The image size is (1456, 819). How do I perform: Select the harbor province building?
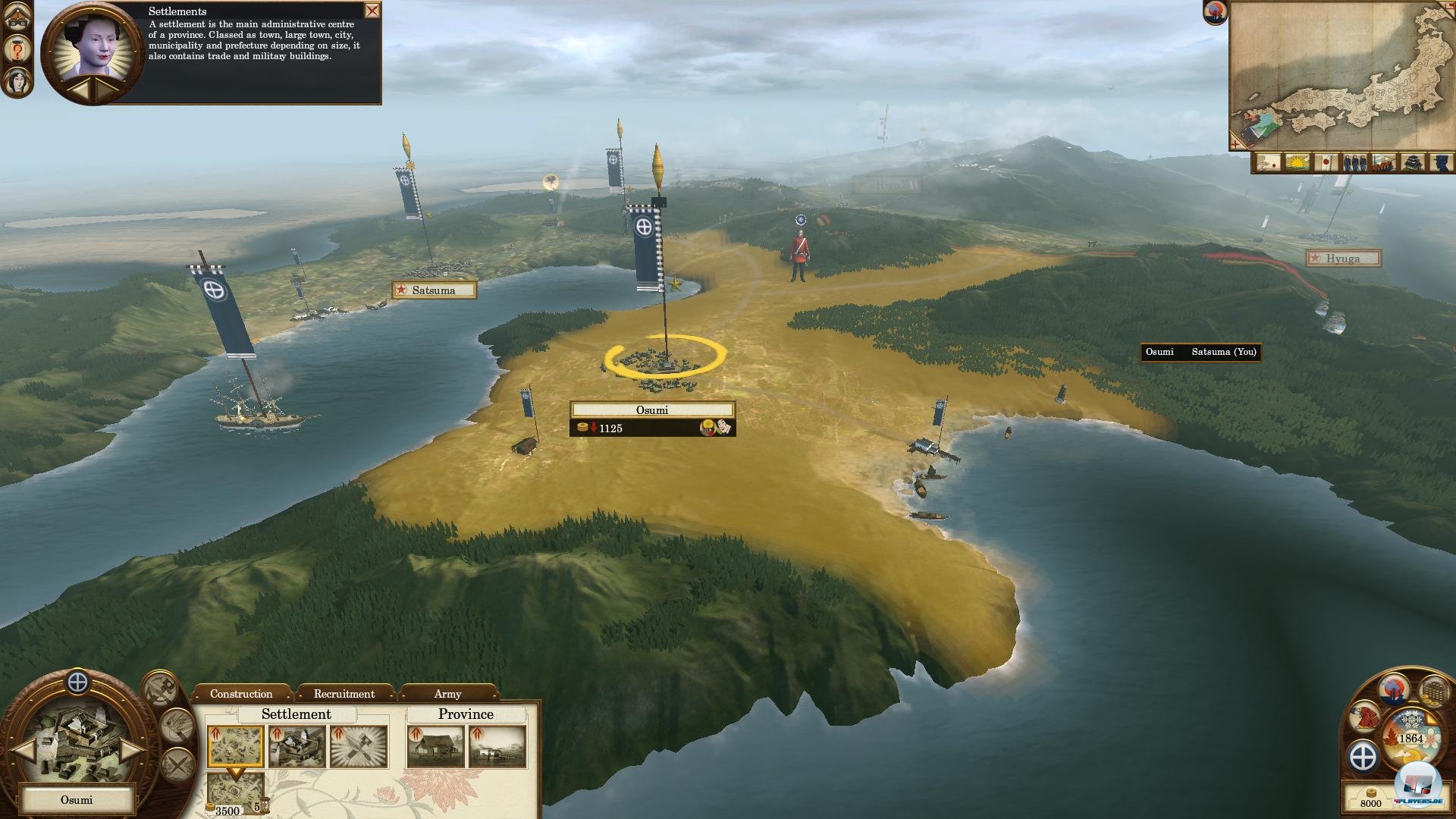tap(497, 746)
